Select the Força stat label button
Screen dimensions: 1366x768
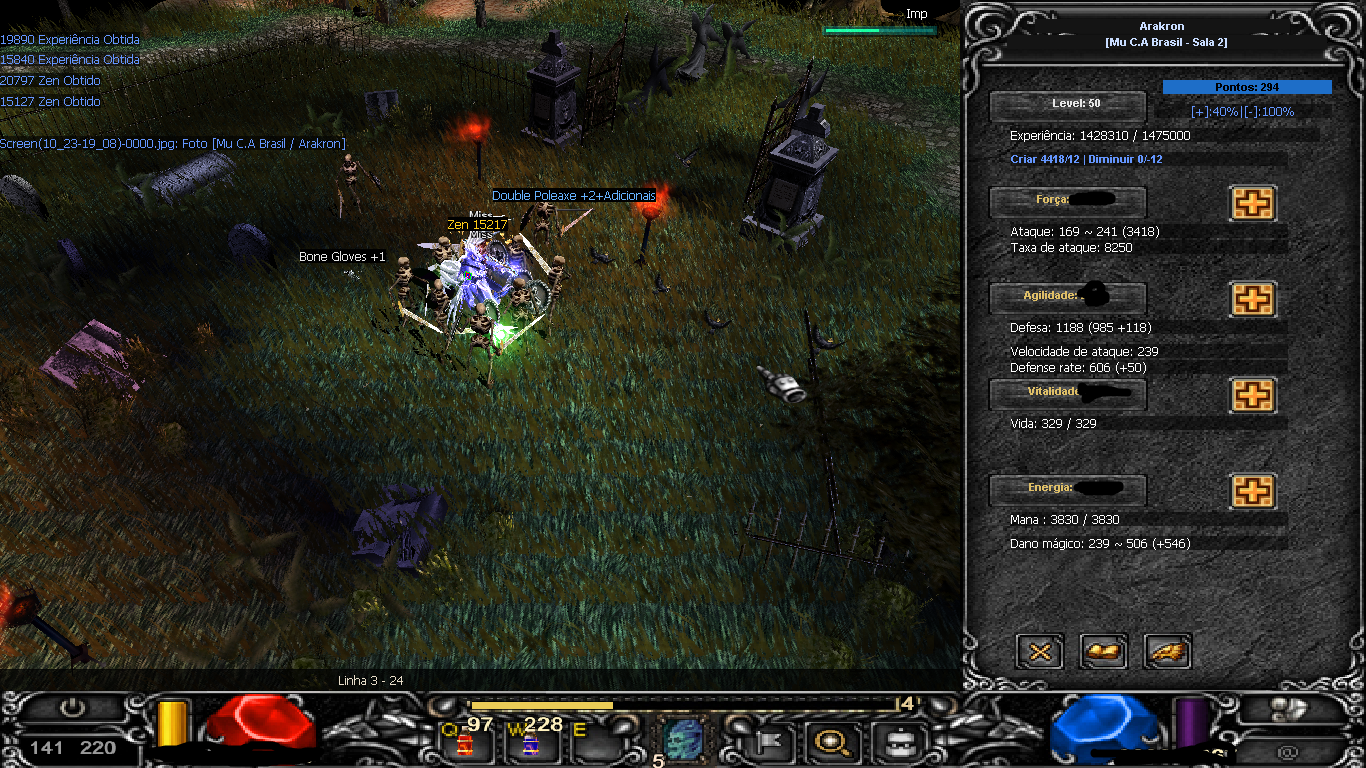point(1067,201)
